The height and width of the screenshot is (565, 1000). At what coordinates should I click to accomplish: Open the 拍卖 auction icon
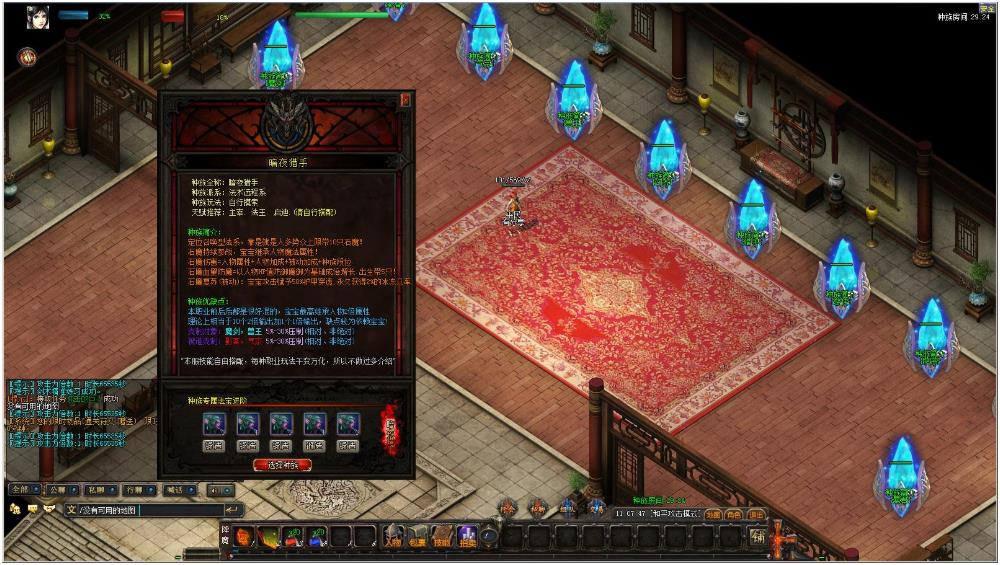[466, 537]
